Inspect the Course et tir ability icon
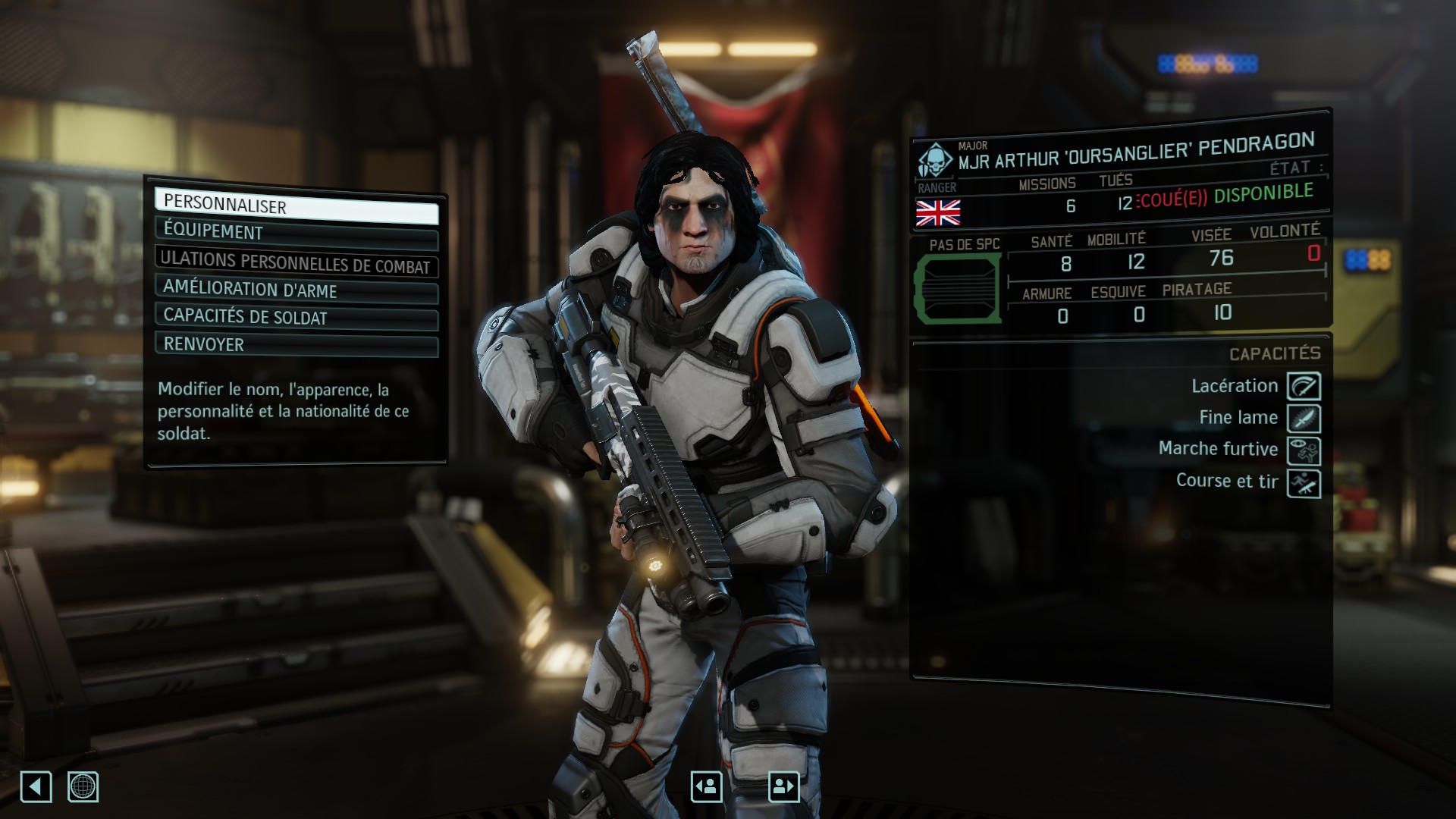Viewport: 1456px width, 819px height. pos(1304,484)
